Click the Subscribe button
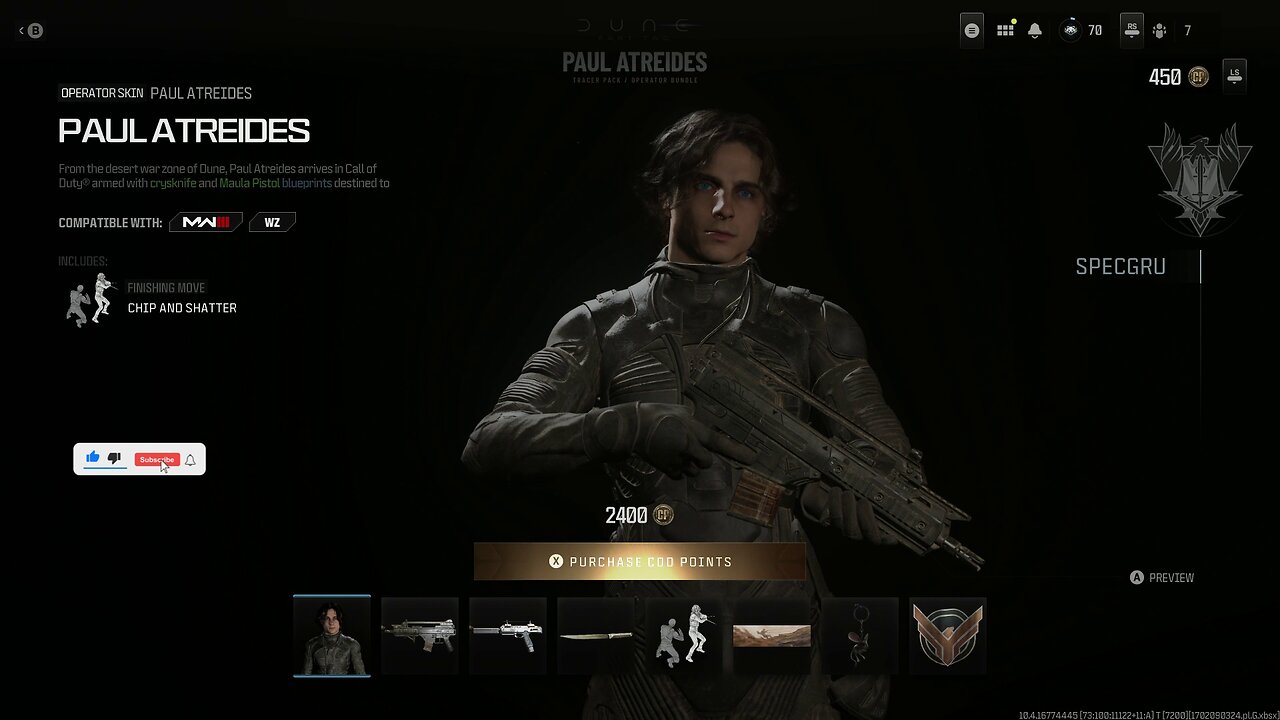Viewport: 1280px width, 720px height. [156, 459]
